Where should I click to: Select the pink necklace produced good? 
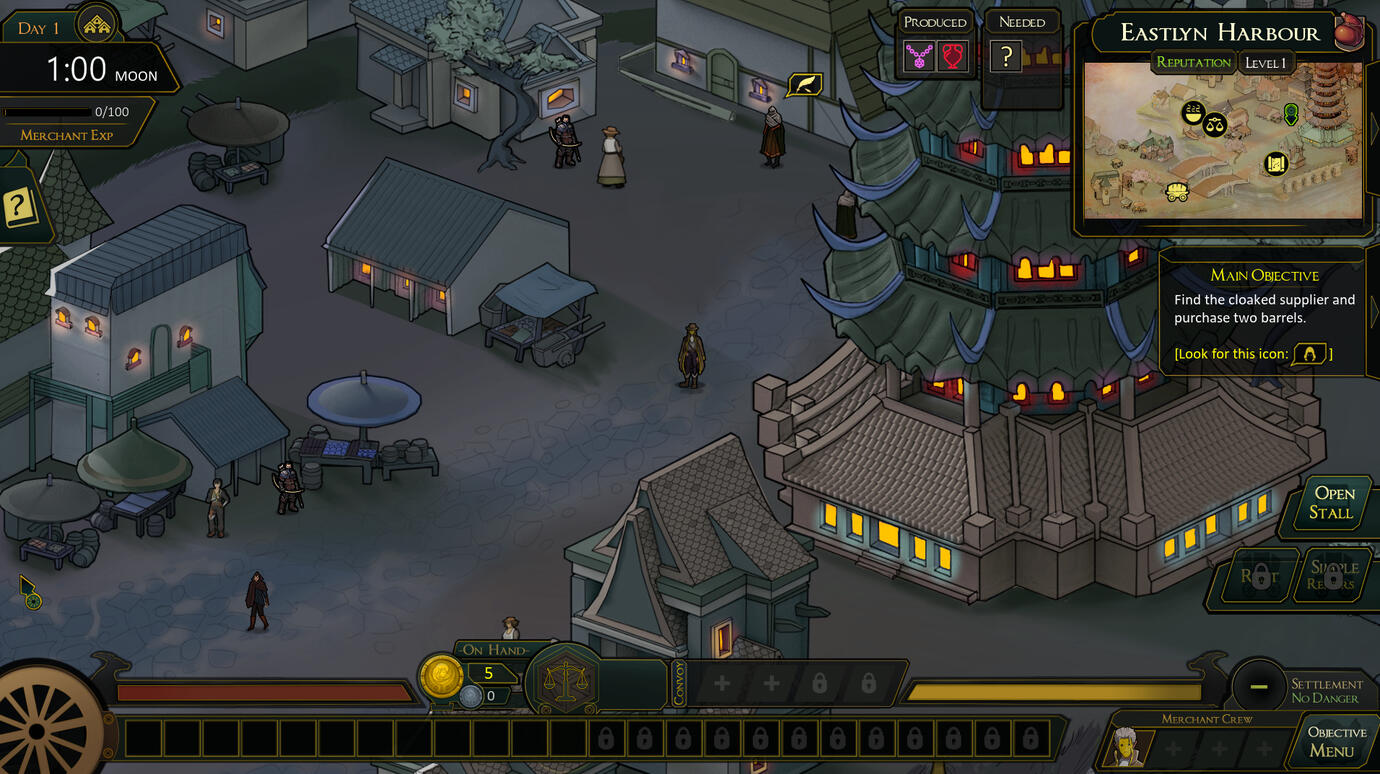coord(919,57)
